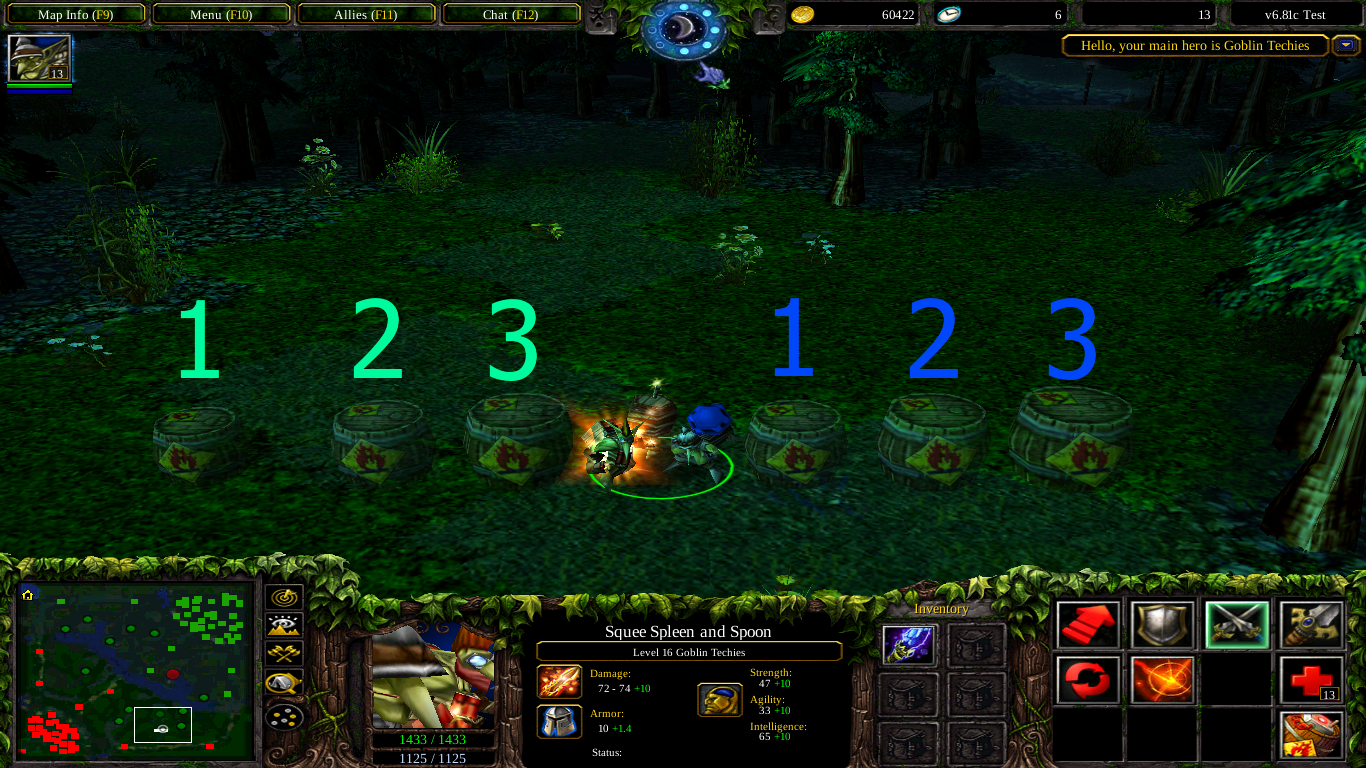Toggle the home icon above the minimap

(x=28, y=594)
